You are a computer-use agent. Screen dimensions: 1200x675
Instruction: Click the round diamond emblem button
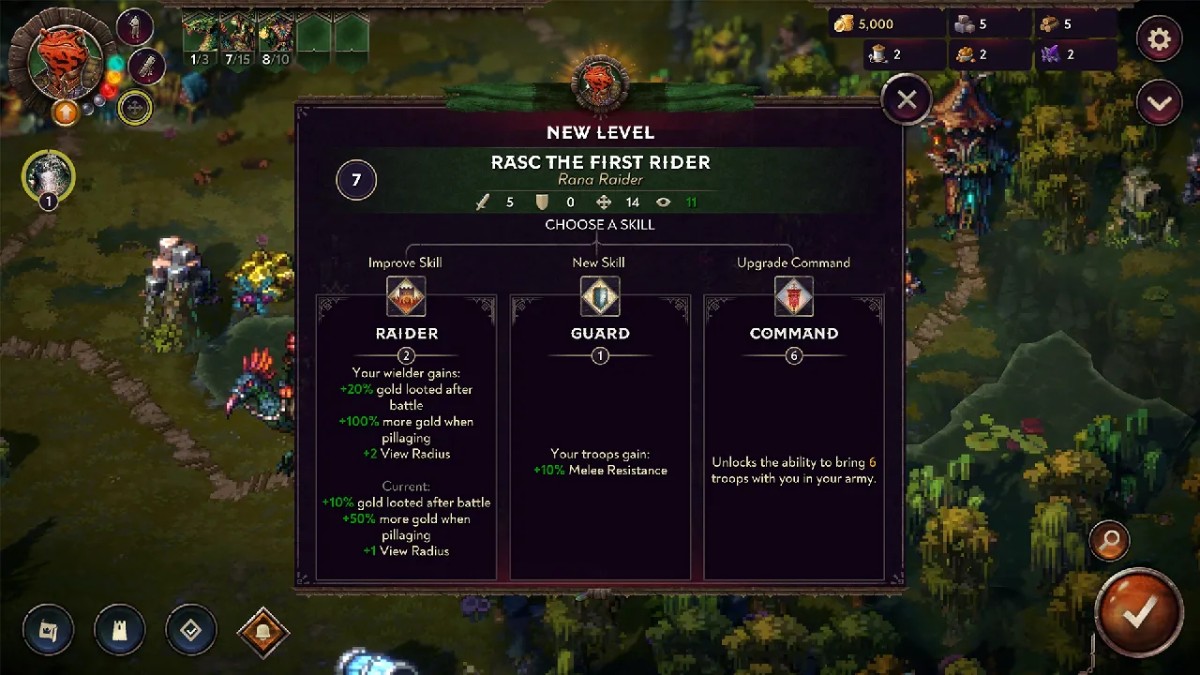click(x=191, y=630)
